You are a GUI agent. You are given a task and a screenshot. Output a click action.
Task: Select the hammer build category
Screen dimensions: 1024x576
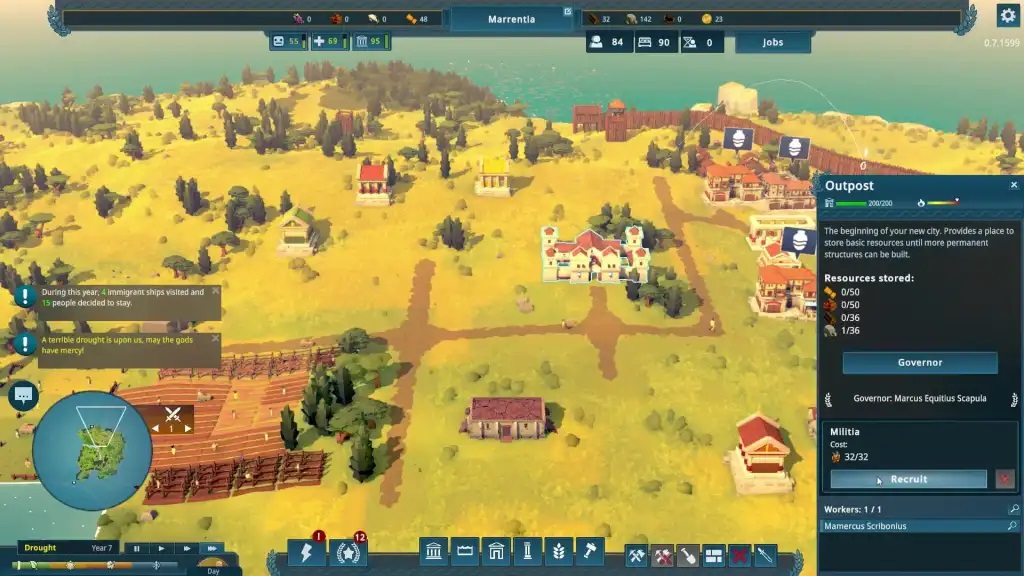[x=589, y=552]
